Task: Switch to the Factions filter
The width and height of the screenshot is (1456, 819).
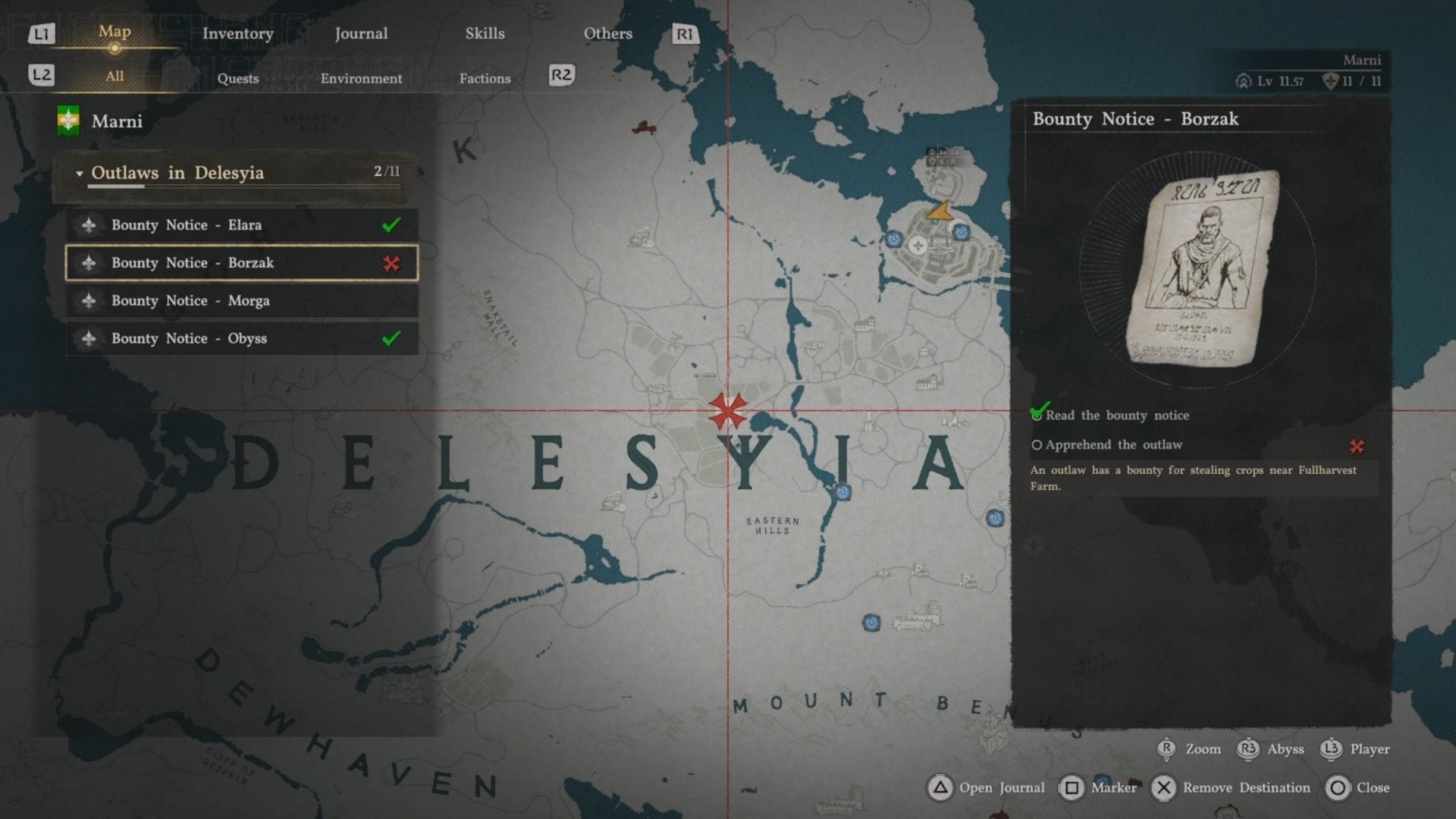Action: 485,78
